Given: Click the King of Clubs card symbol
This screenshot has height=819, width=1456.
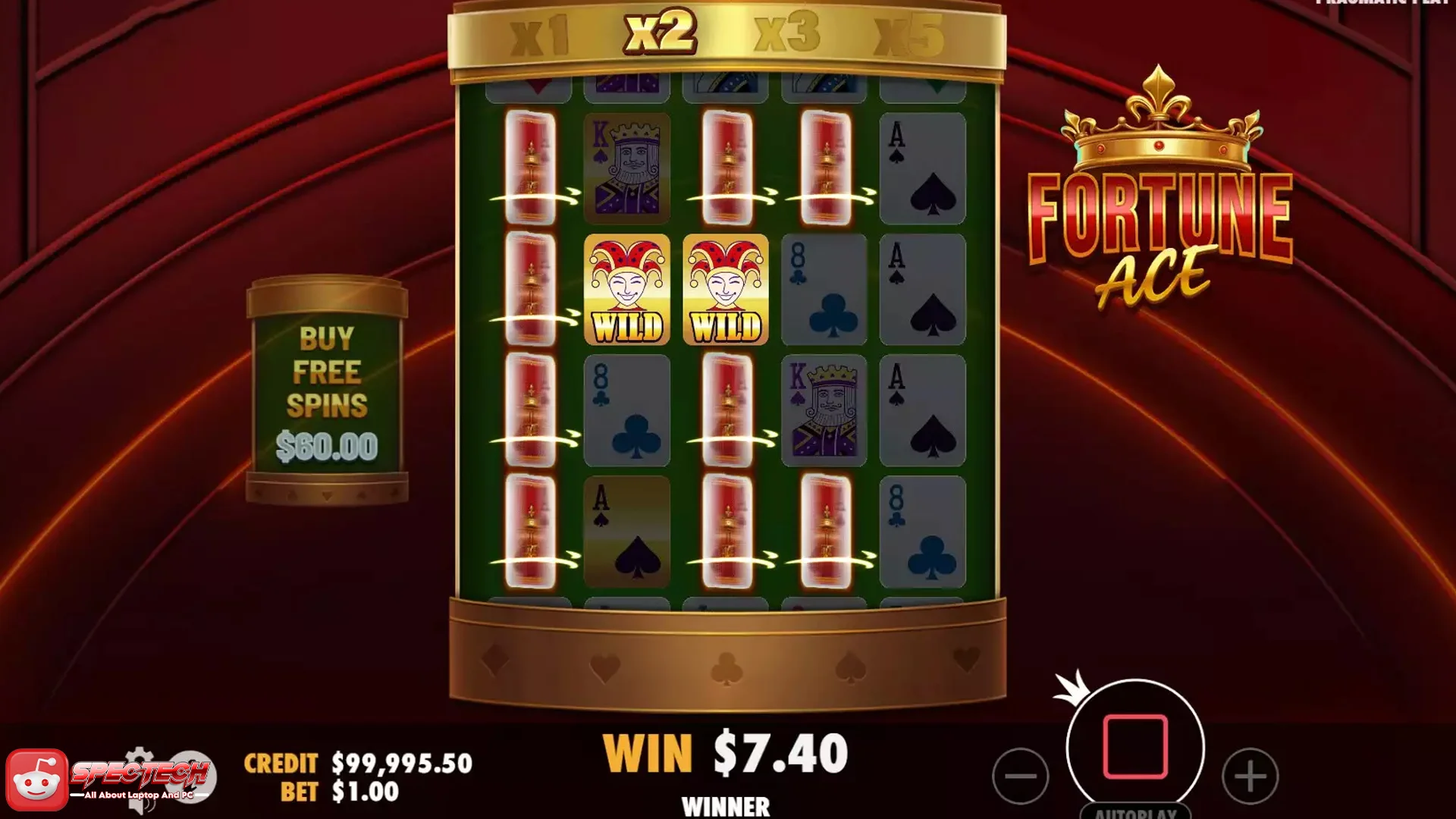Looking at the screenshot, I should tap(823, 409).
